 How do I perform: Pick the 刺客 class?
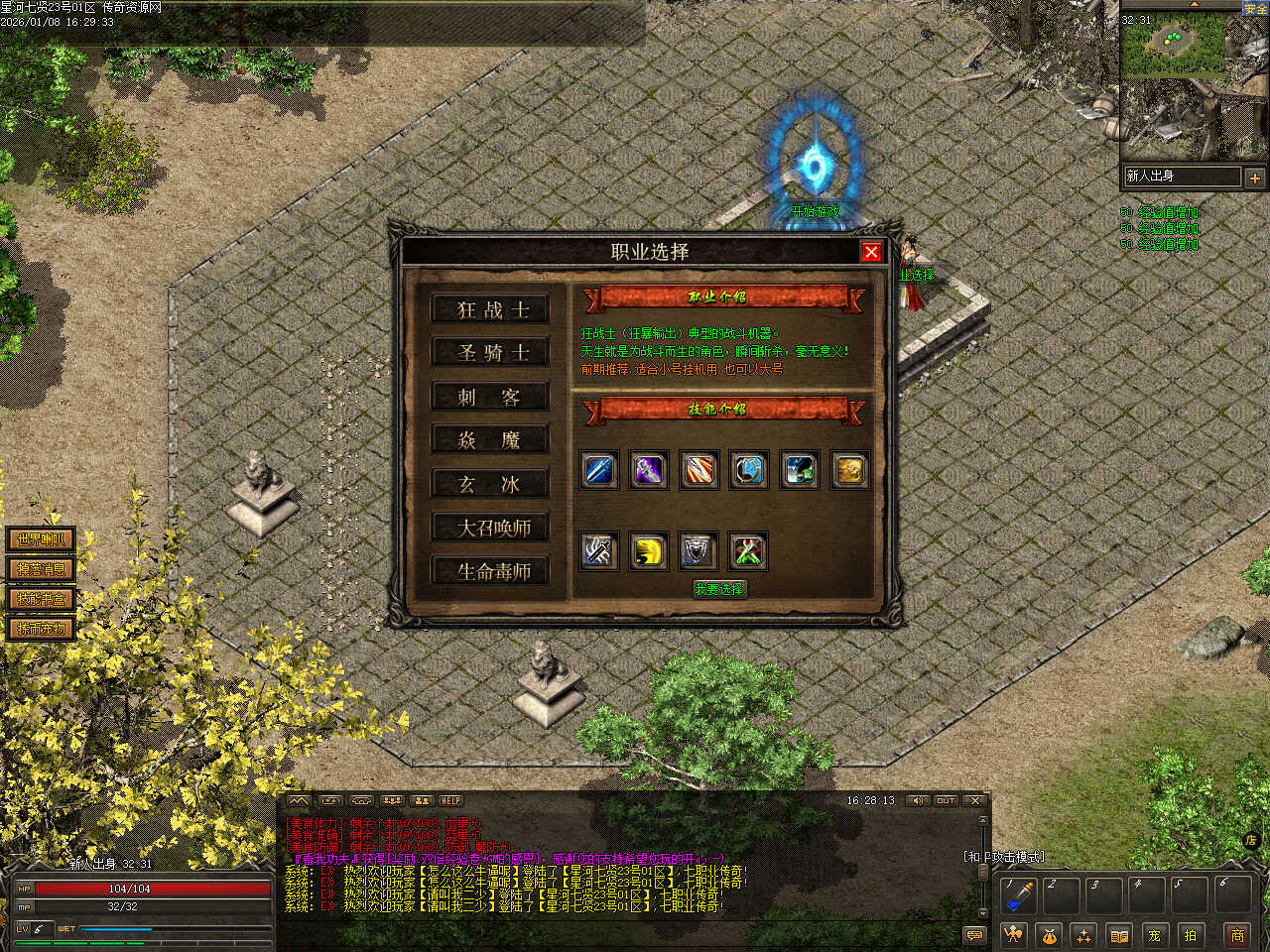pyautogui.click(x=490, y=398)
